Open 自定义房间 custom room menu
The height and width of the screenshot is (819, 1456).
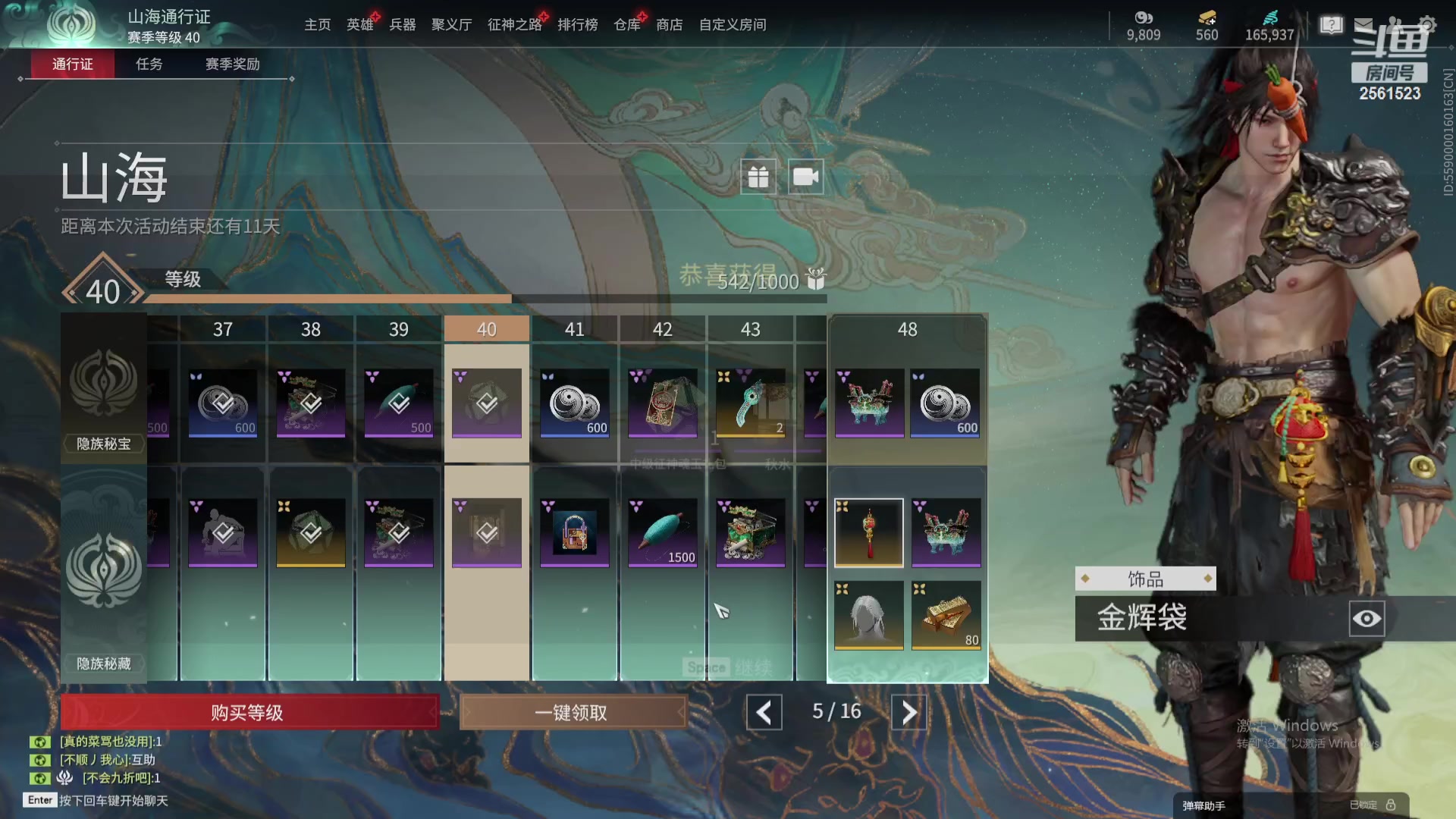click(x=732, y=25)
